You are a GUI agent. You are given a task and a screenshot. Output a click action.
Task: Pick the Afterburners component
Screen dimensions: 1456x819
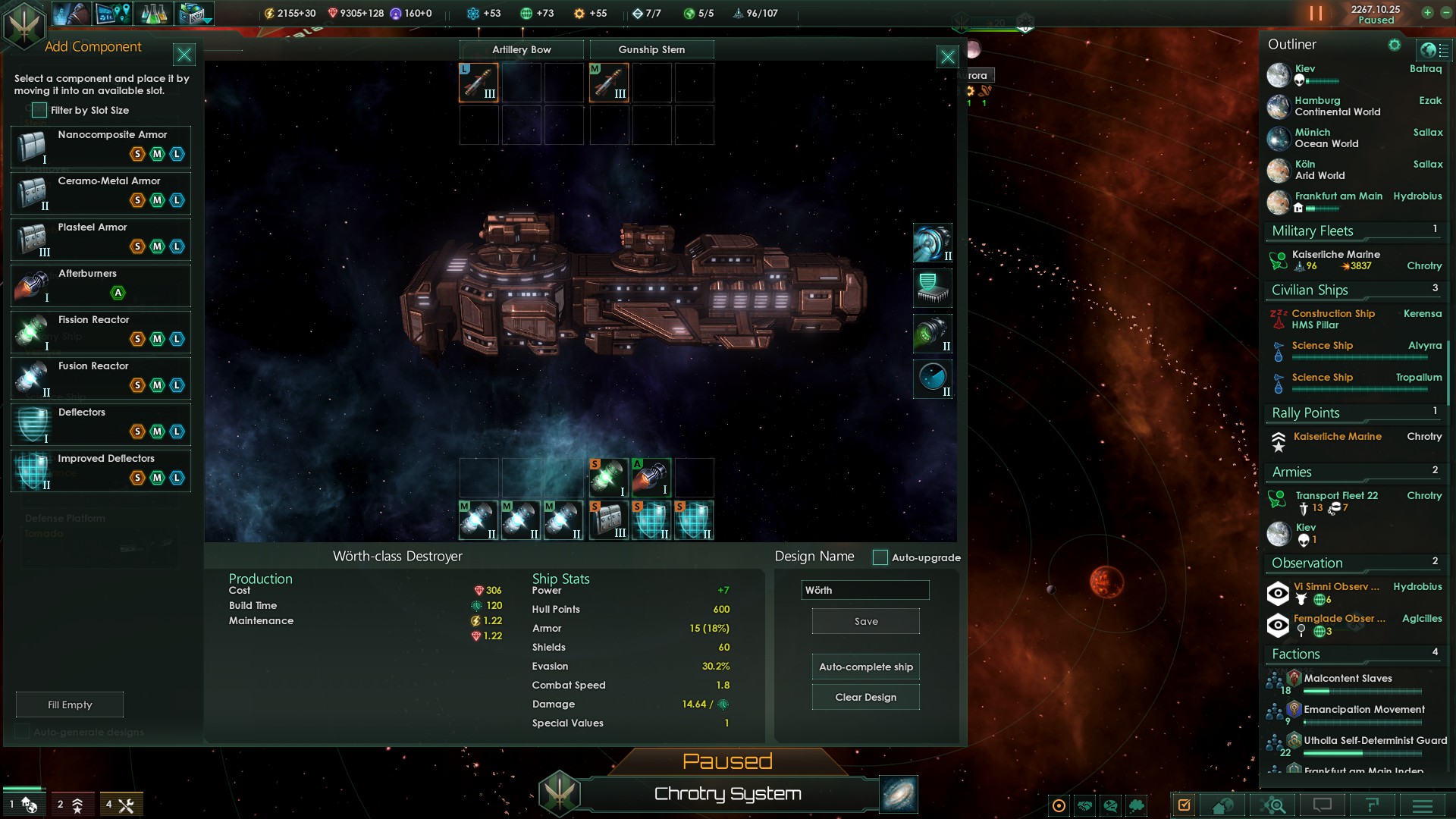tap(101, 285)
